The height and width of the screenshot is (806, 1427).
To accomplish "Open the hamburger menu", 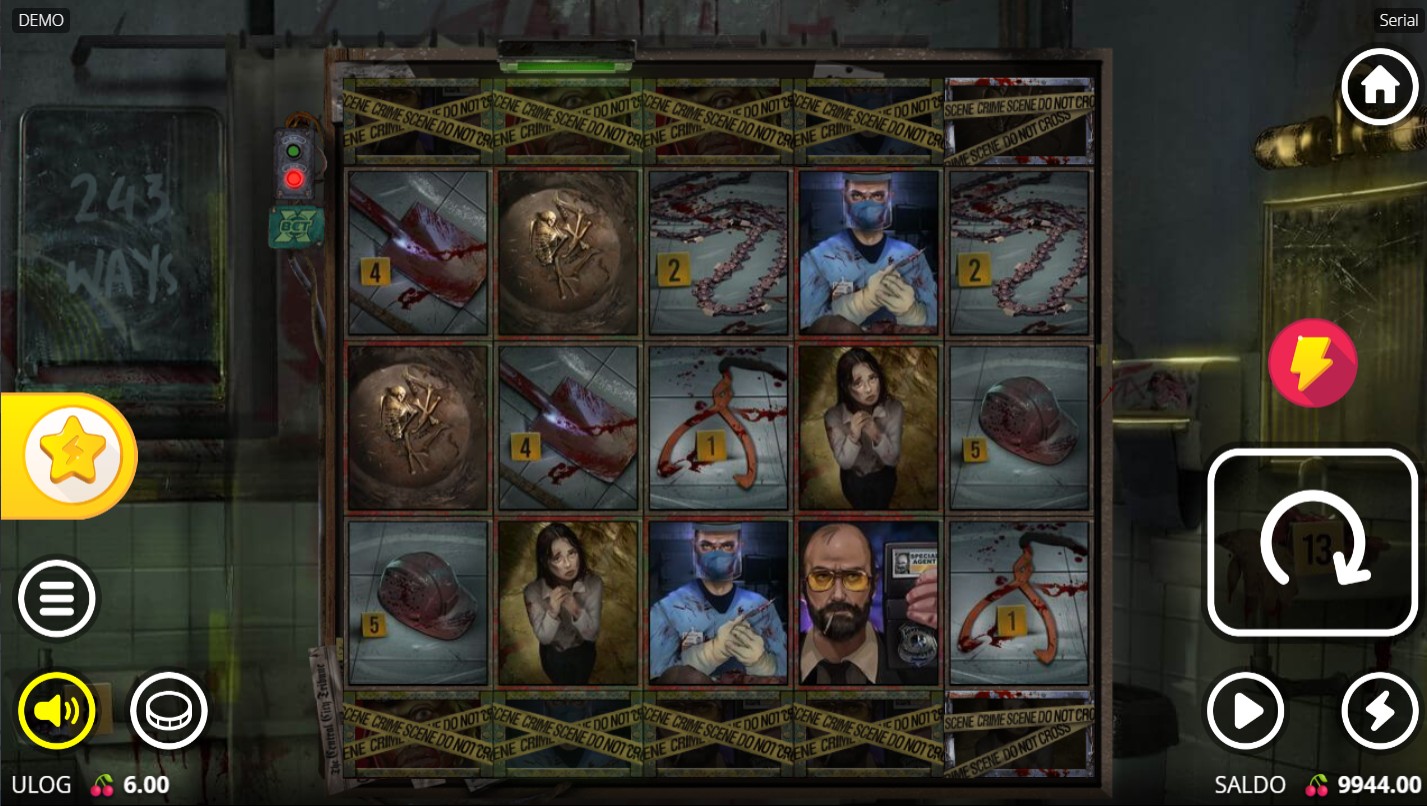I will coord(57,598).
